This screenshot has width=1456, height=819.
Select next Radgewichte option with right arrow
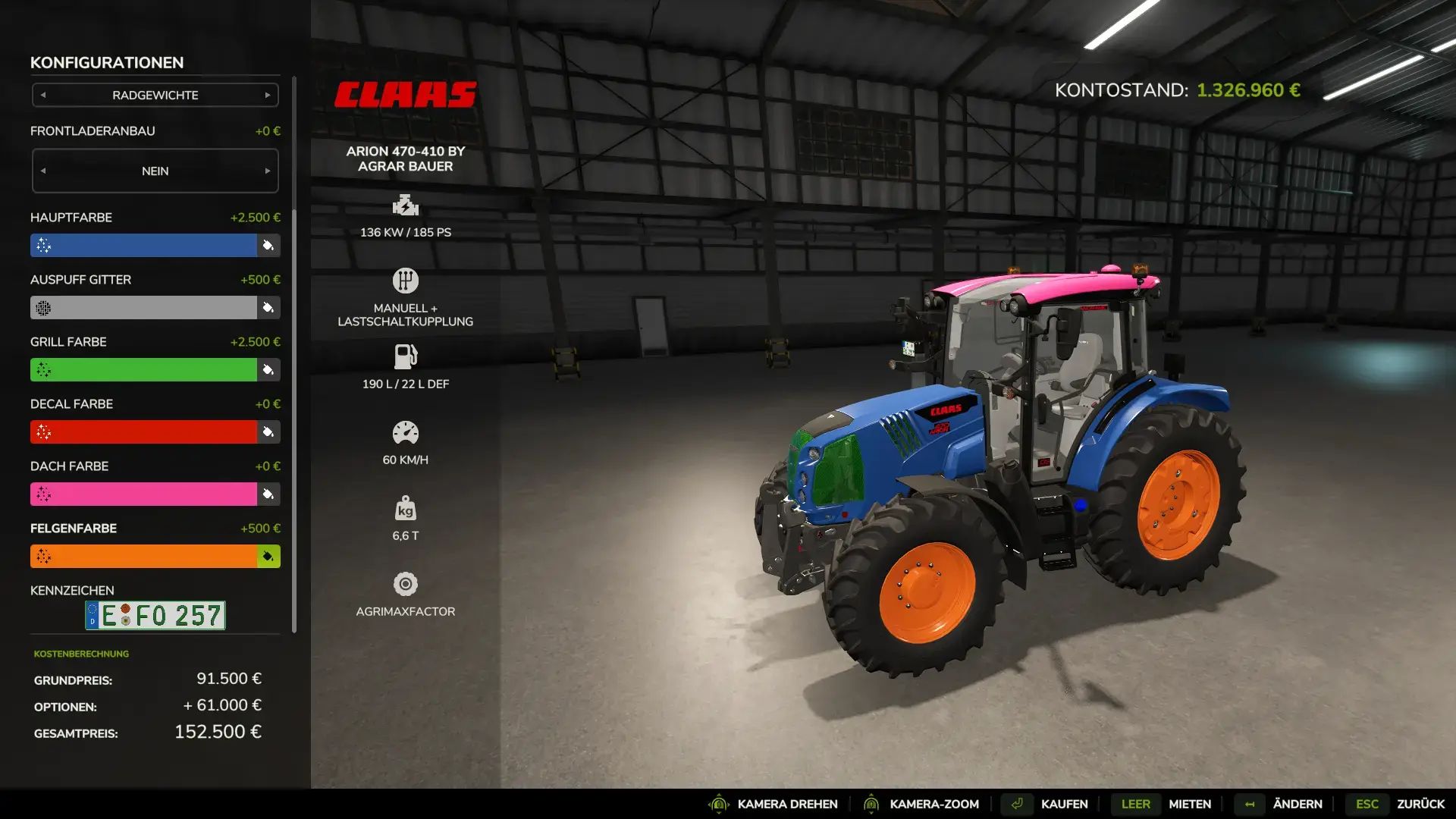(268, 96)
